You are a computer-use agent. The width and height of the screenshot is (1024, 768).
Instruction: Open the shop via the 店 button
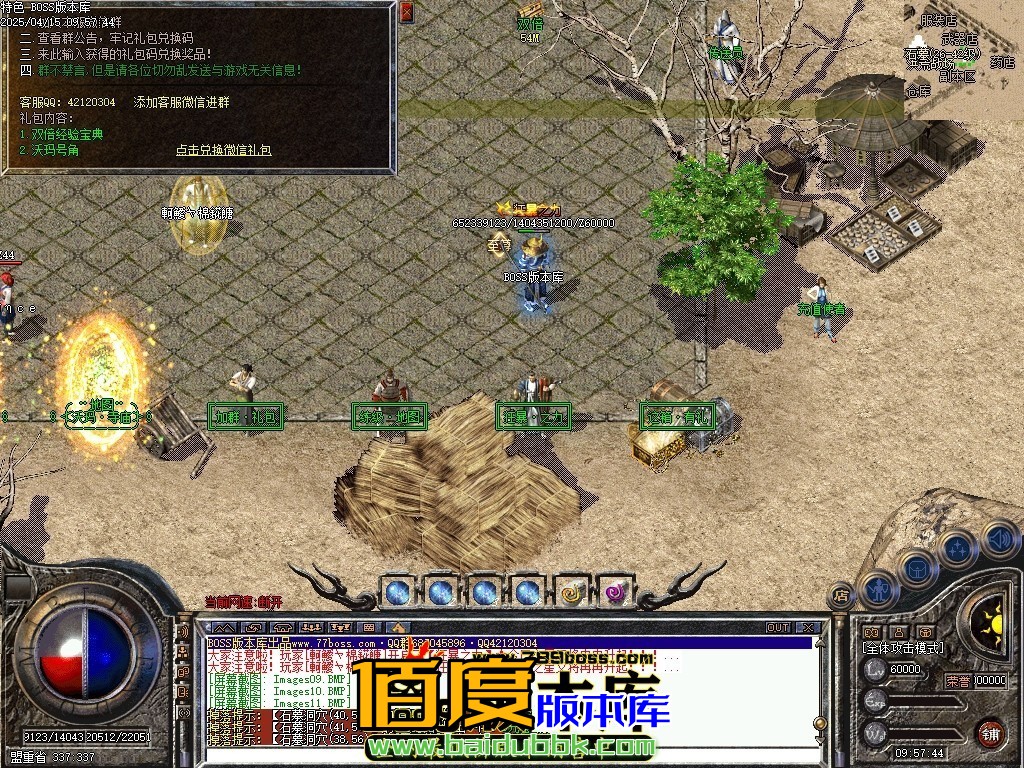point(841,594)
